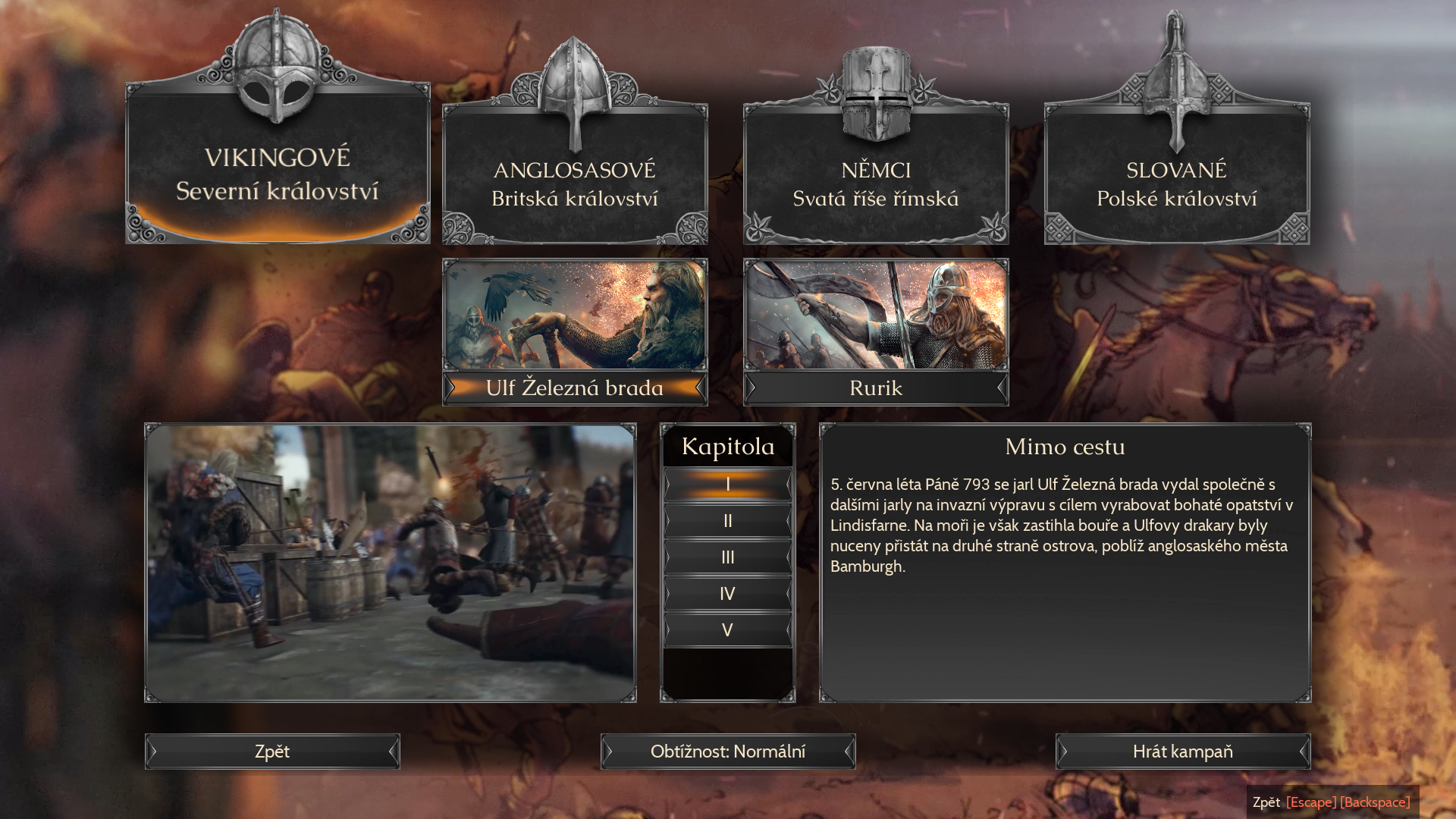Start with Hrát kampaň
Screen dimensions: 1456x819
(x=1182, y=752)
